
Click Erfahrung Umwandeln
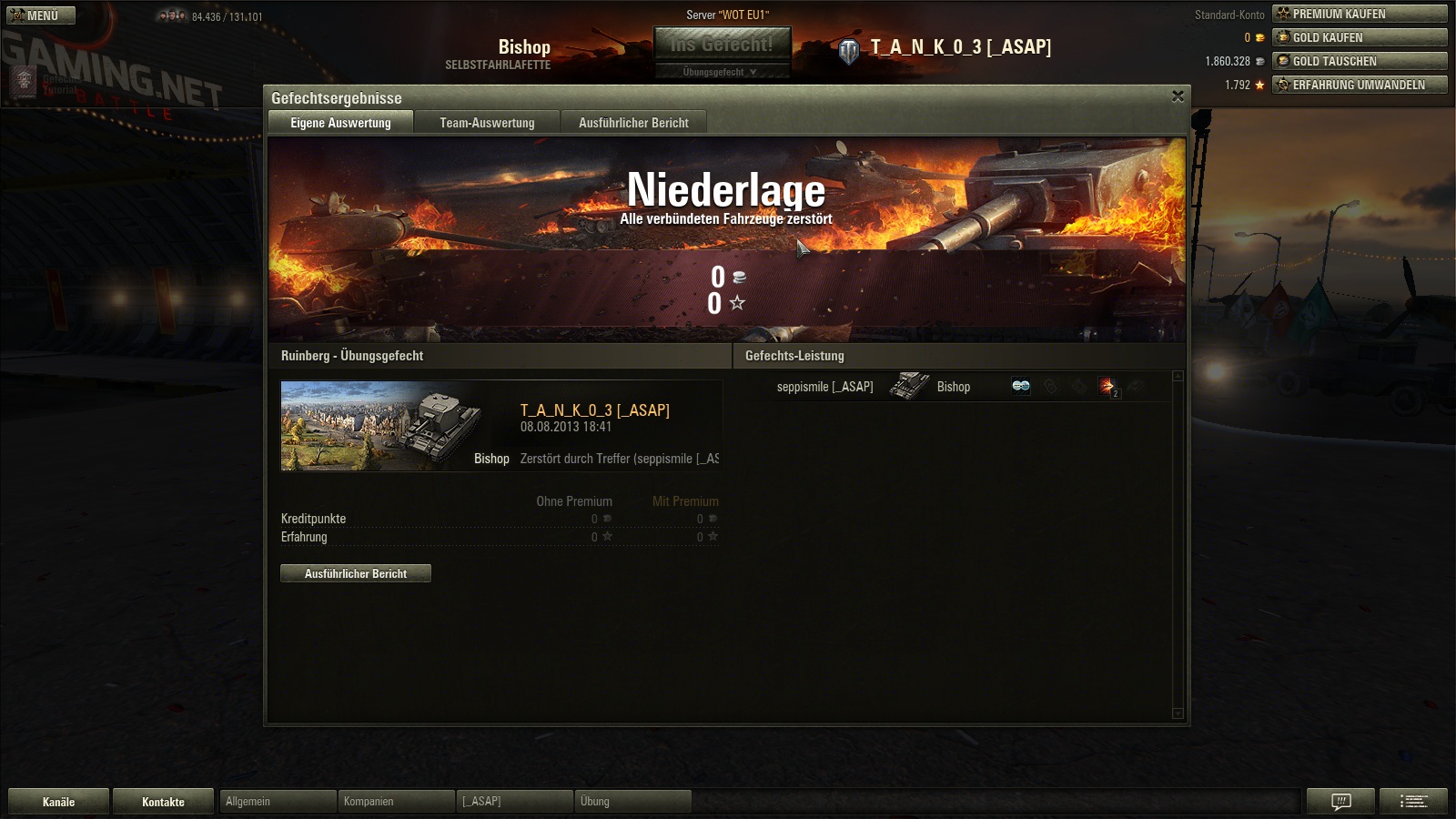pyautogui.click(x=1360, y=85)
